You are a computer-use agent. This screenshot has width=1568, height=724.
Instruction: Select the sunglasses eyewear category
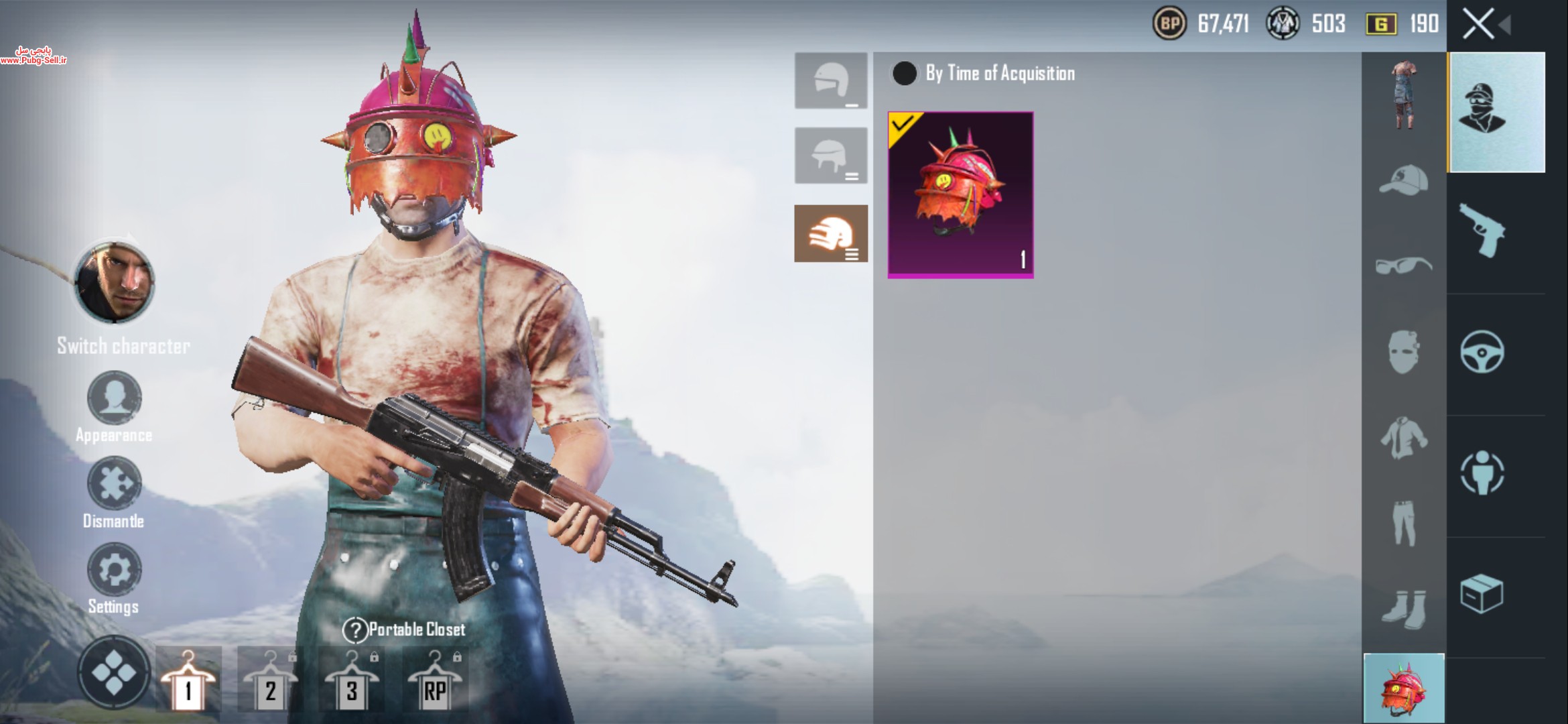[1403, 266]
